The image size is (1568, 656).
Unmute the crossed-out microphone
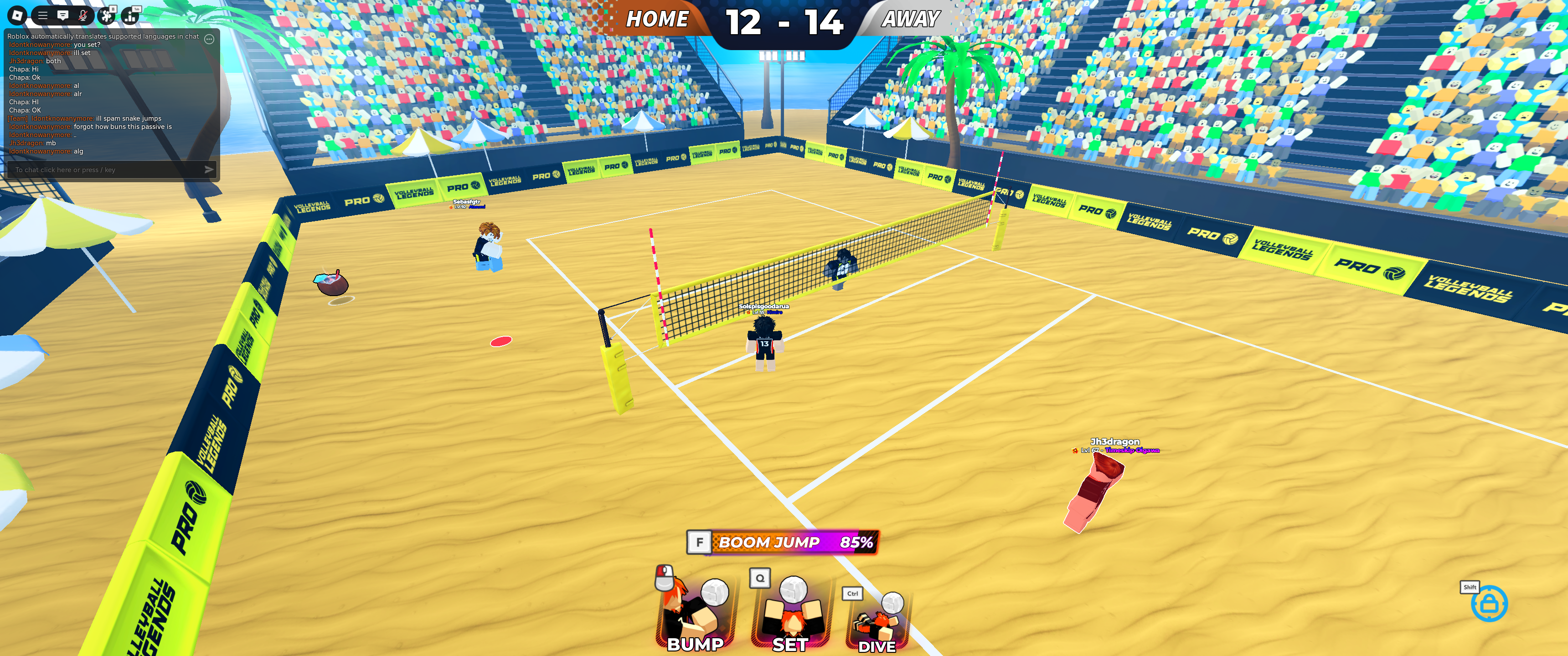[x=83, y=15]
